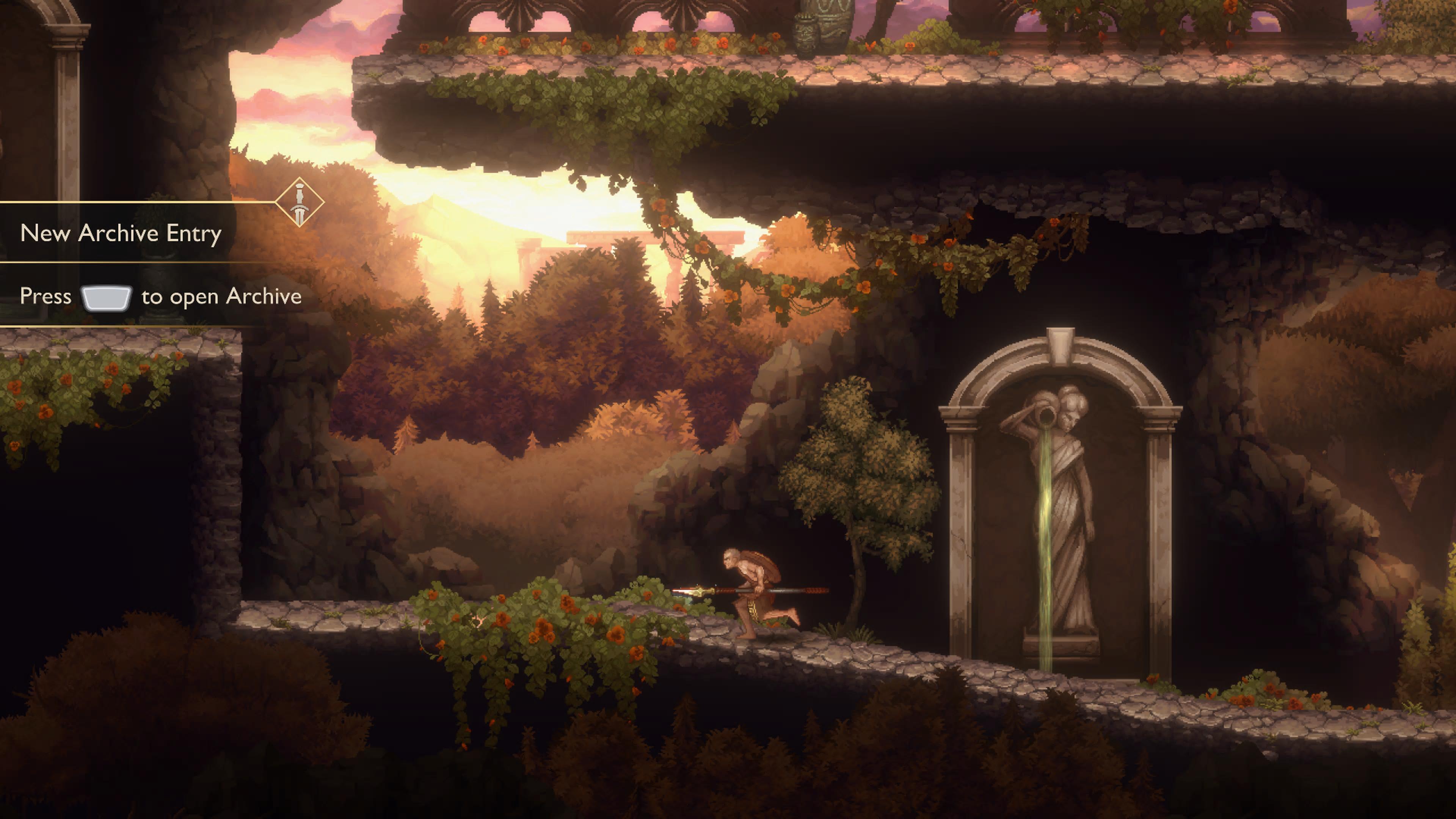Viewport: 1456px width, 819px height.
Task: Click the dagger diamond archive icon
Action: pyautogui.click(x=300, y=202)
